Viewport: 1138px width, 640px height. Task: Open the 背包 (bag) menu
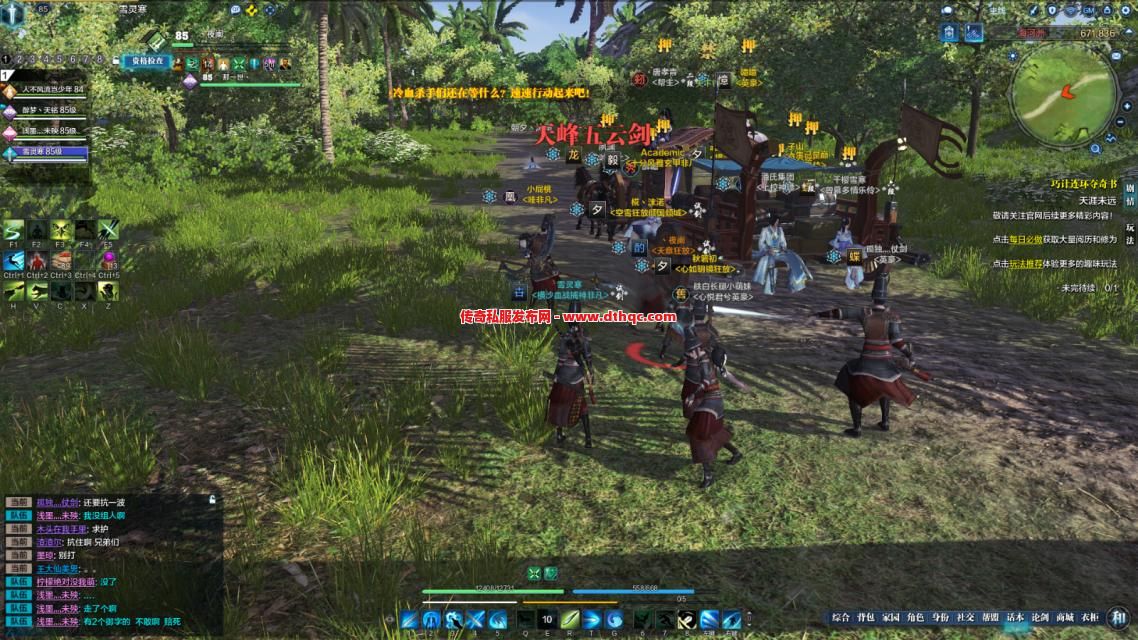click(x=866, y=617)
